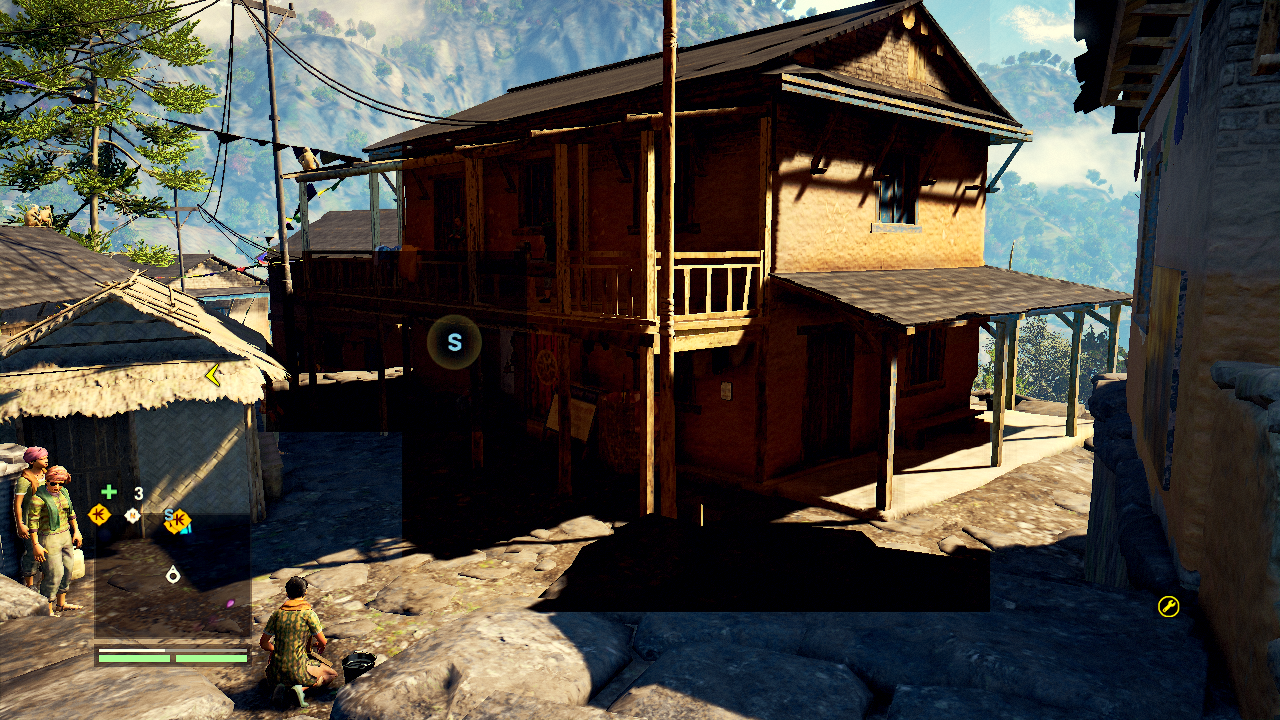
Task: Click the blue S marker on the minimap
Action: pyautogui.click(x=171, y=515)
